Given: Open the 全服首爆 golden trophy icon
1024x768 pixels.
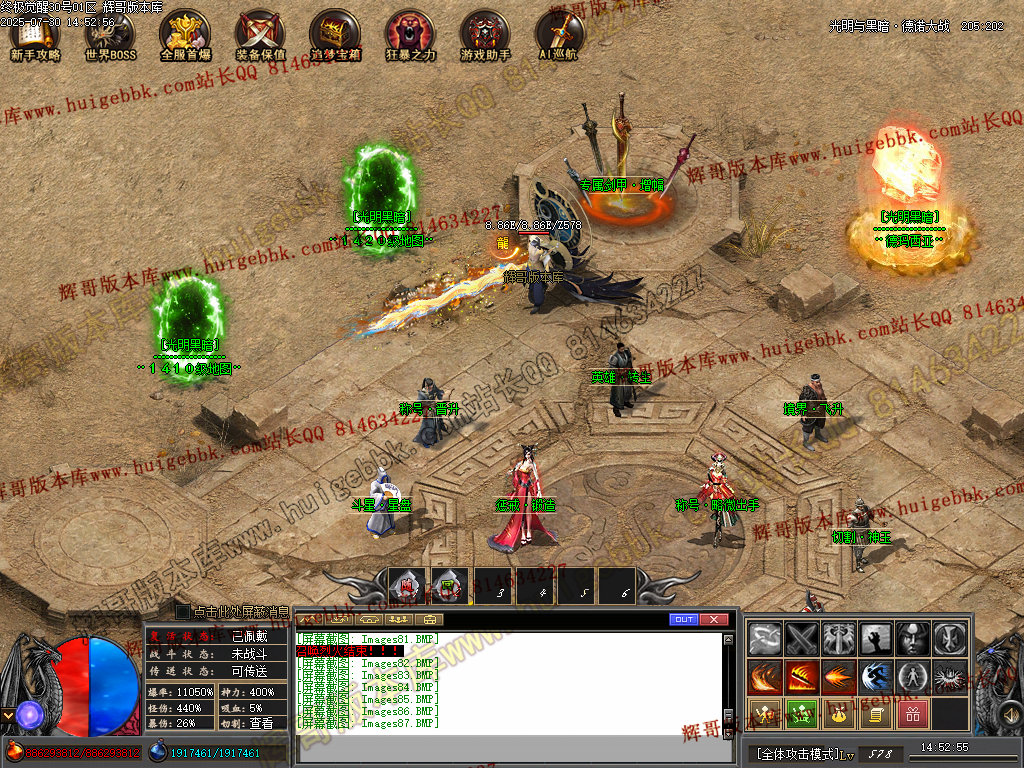Looking at the screenshot, I should point(185,36).
